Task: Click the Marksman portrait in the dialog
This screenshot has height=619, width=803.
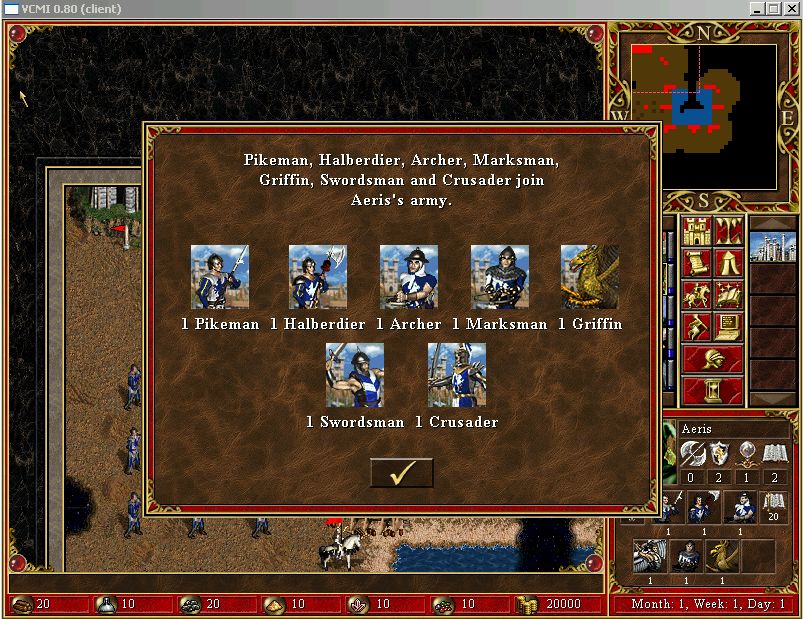Action: coord(499,277)
